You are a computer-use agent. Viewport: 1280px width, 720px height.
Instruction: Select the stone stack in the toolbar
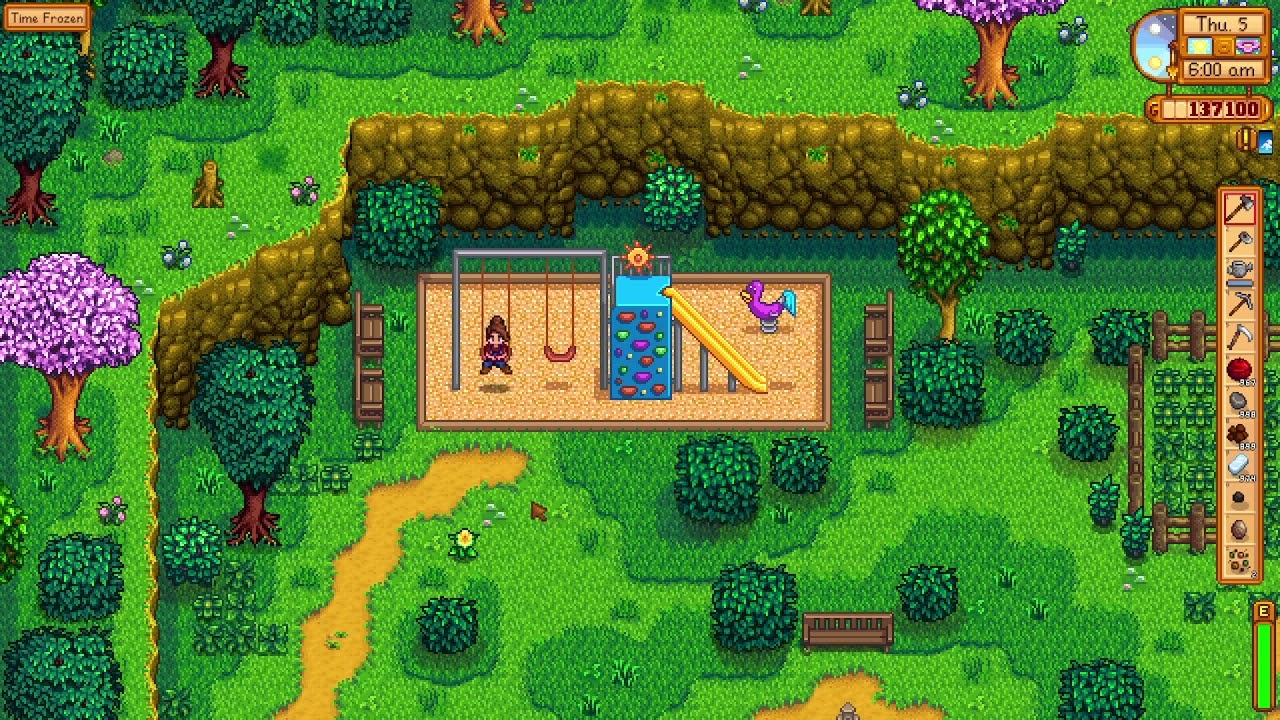(x=1240, y=401)
